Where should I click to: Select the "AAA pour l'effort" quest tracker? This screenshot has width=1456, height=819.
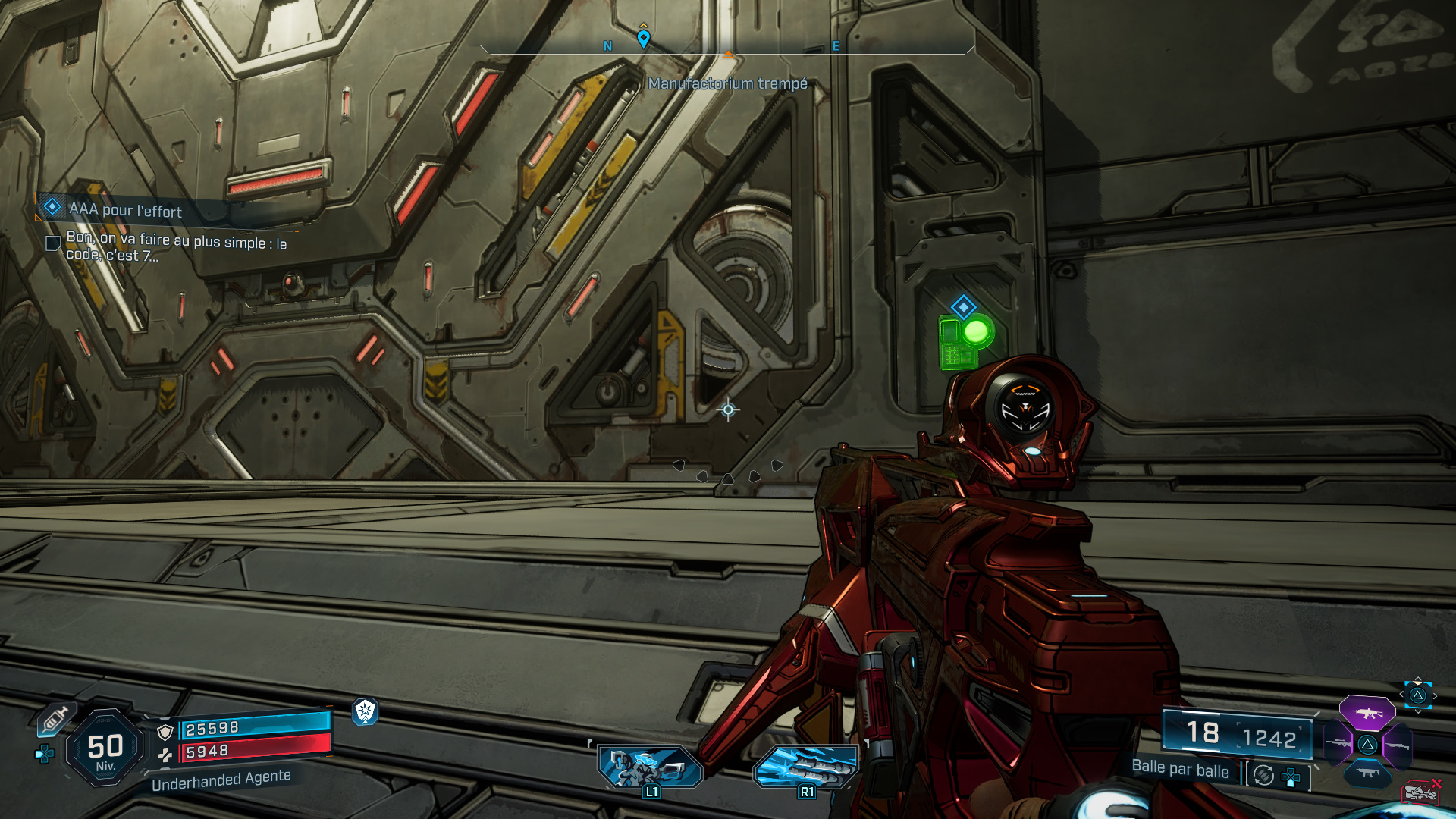click(125, 209)
